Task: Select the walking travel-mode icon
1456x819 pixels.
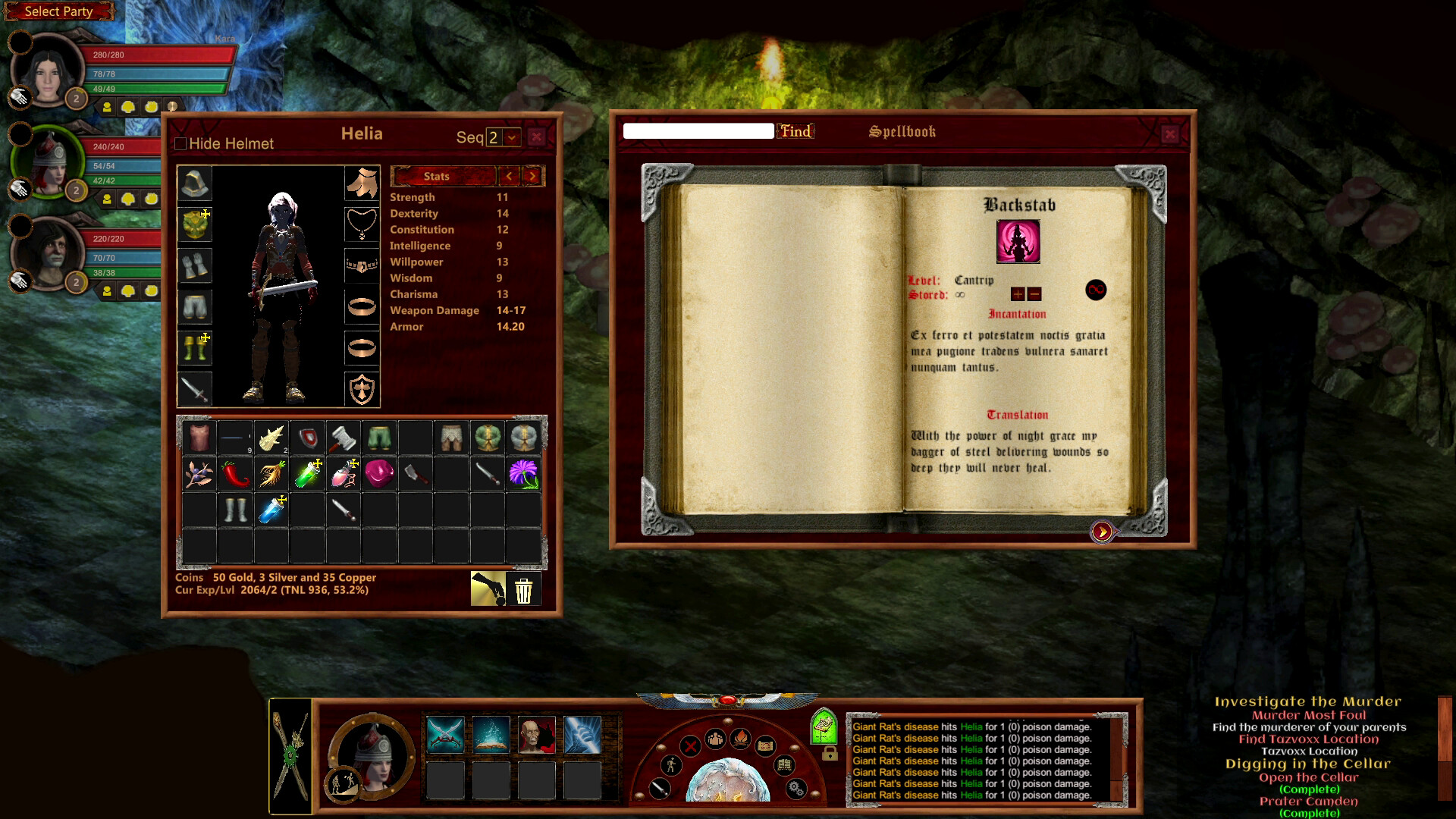Action: [x=671, y=767]
